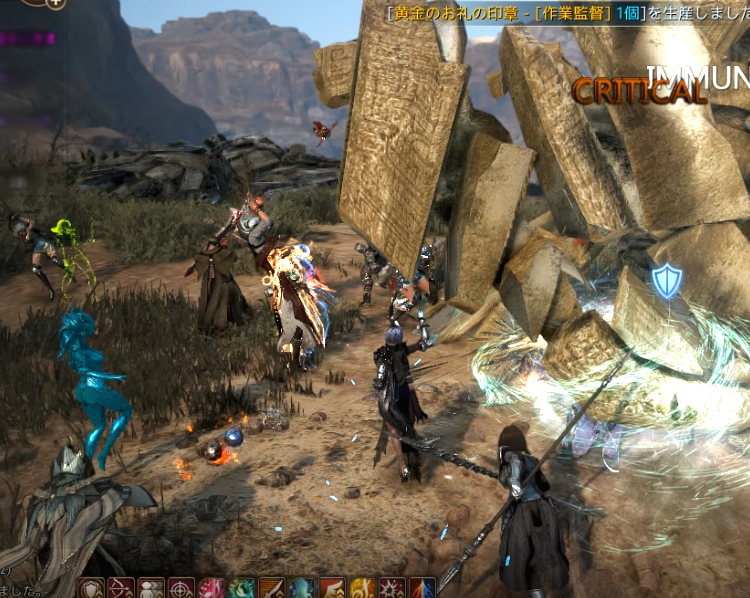
Task: Select the golden flame swirl skill icon
Action: pyautogui.click(x=362, y=588)
